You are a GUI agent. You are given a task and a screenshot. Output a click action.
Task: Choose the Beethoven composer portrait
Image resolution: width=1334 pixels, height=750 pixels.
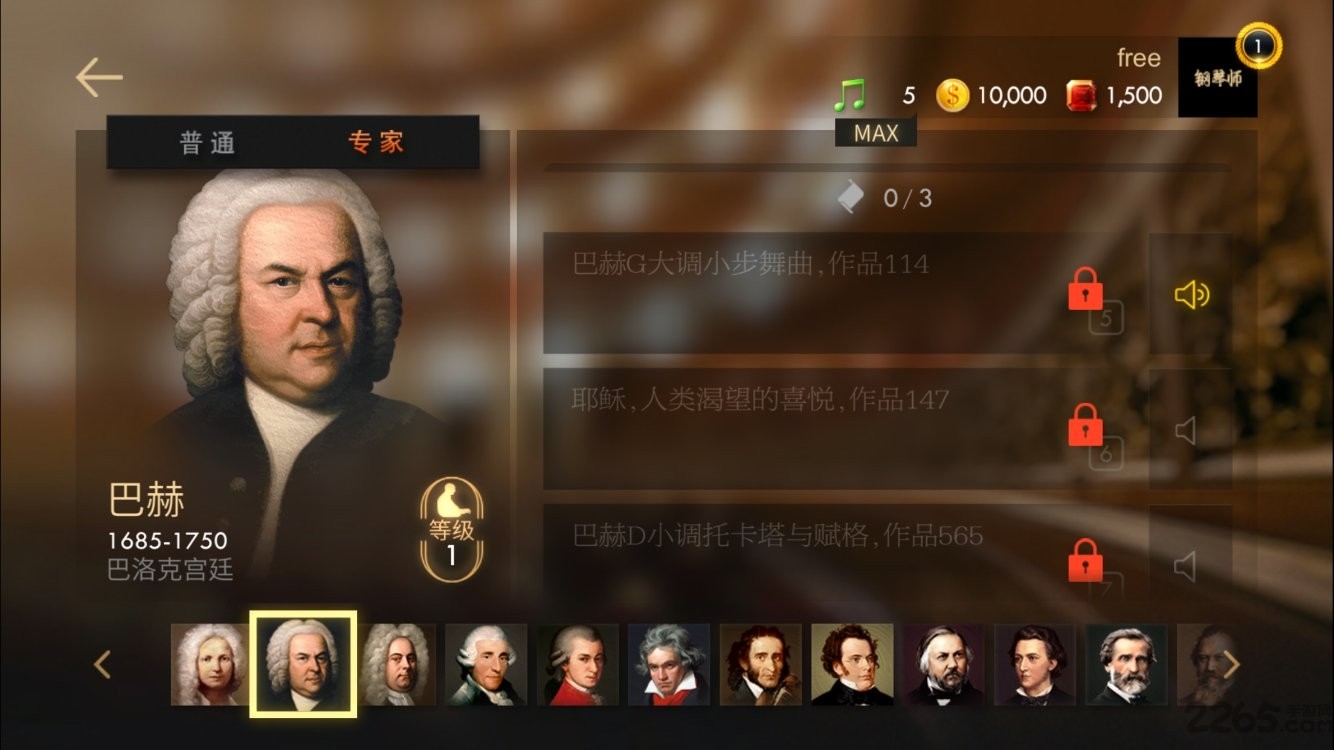tap(669, 664)
